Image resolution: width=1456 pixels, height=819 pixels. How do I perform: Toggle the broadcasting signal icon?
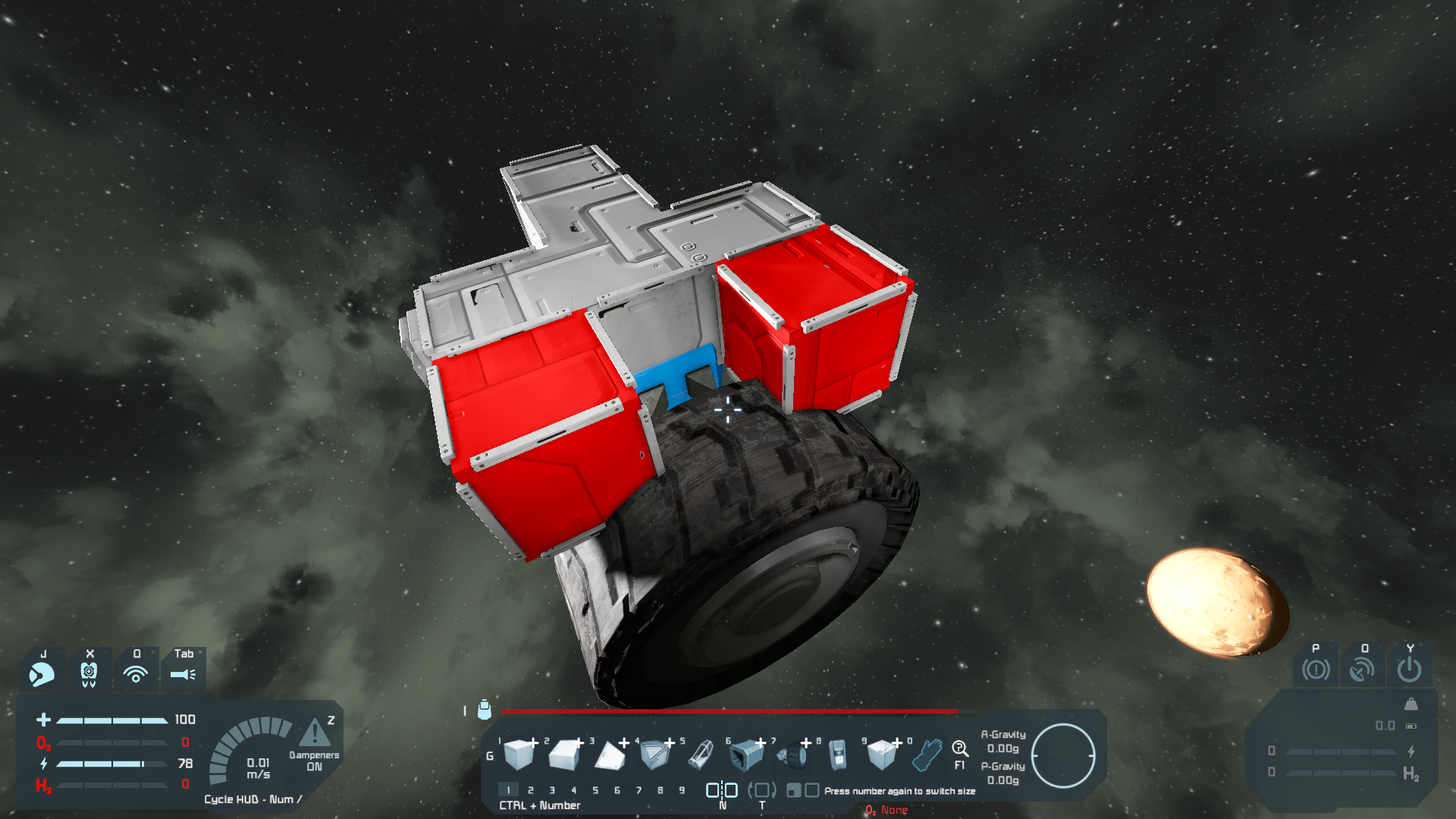(x=136, y=674)
